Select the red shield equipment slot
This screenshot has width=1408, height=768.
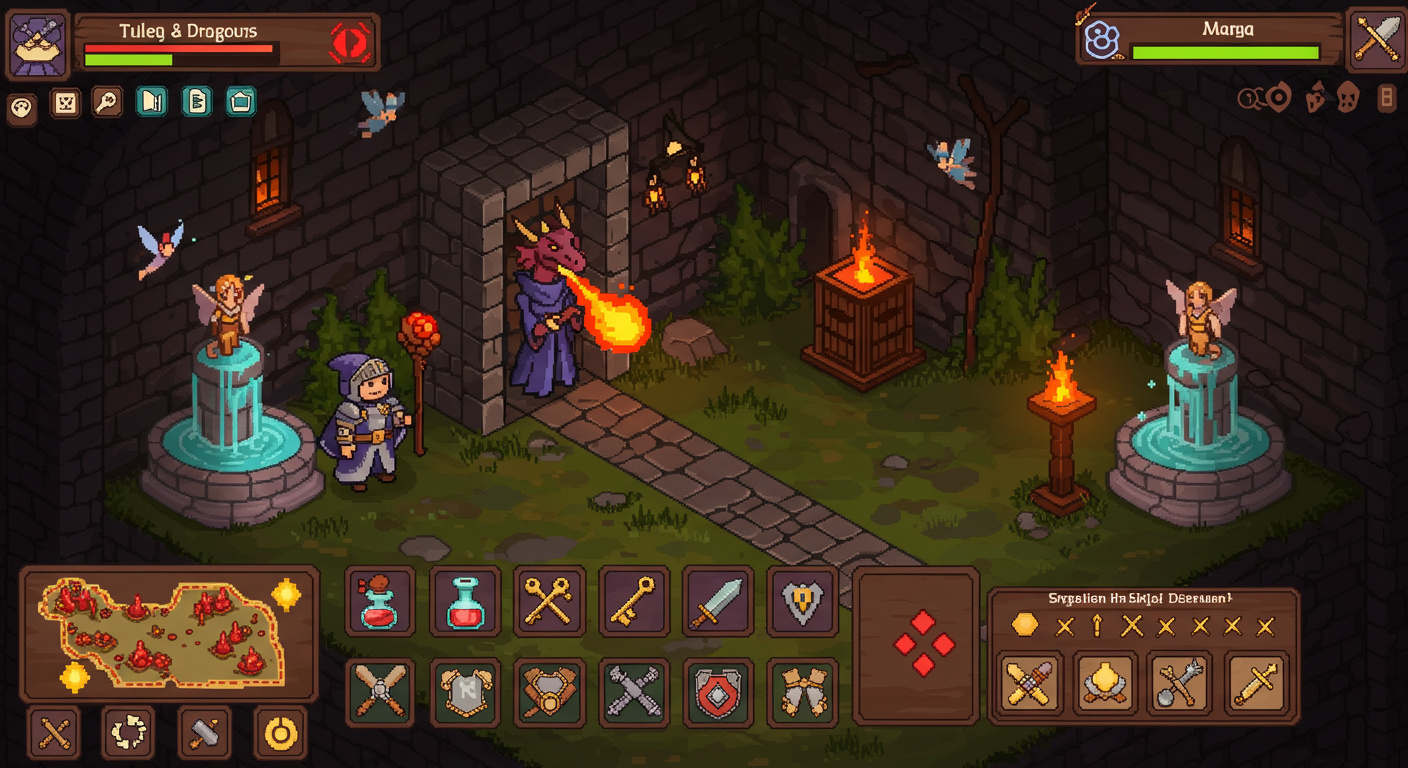click(x=717, y=692)
